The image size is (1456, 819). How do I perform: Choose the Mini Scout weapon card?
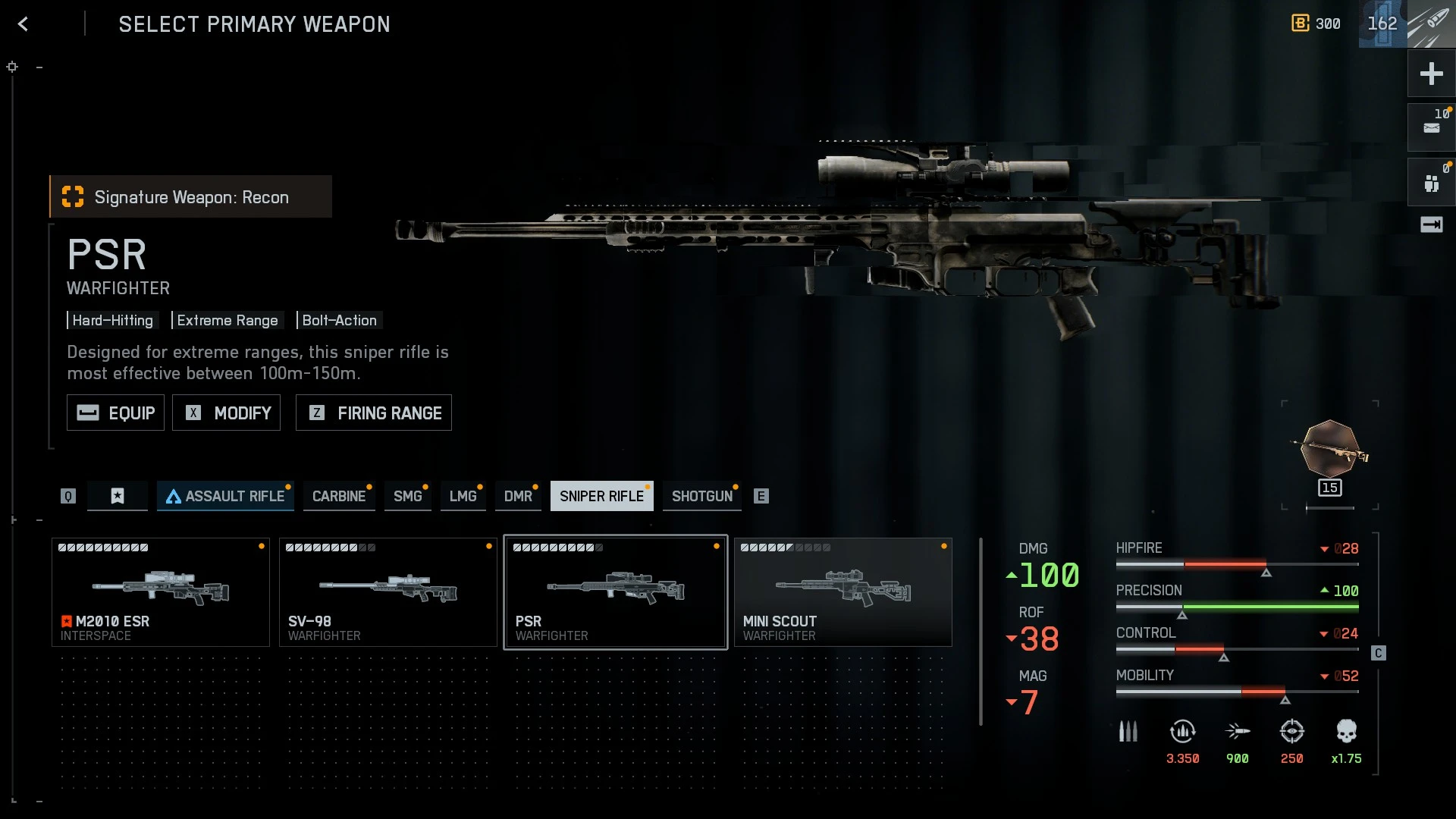(x=843, y=592)
